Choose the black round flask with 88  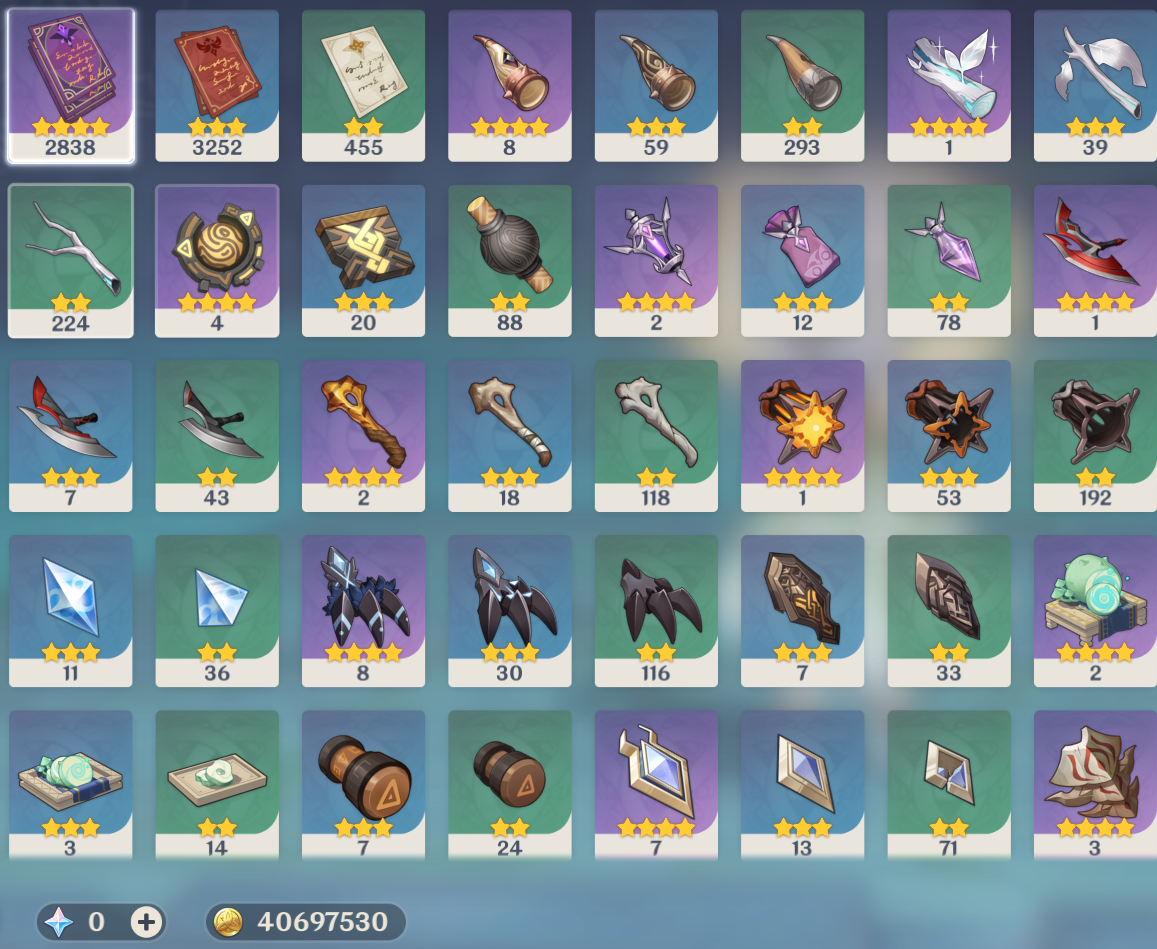click(510, 260)
